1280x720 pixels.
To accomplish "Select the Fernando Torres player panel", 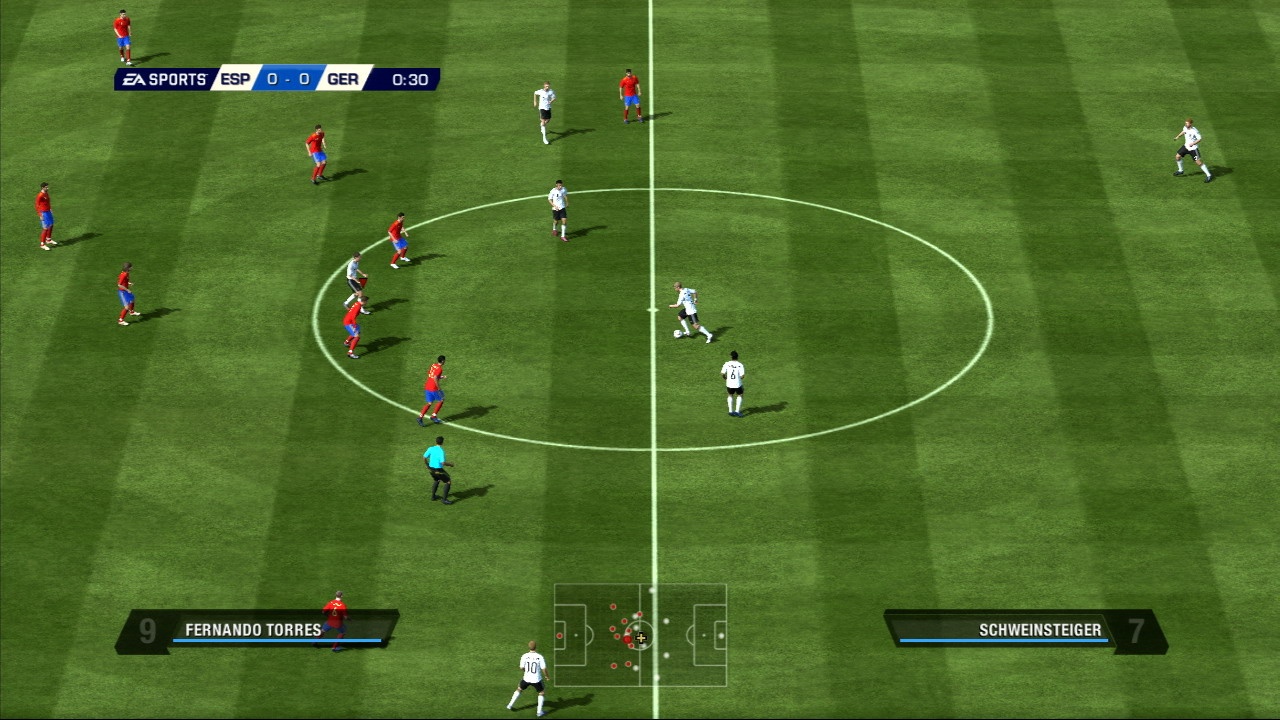I will [255, 631].
